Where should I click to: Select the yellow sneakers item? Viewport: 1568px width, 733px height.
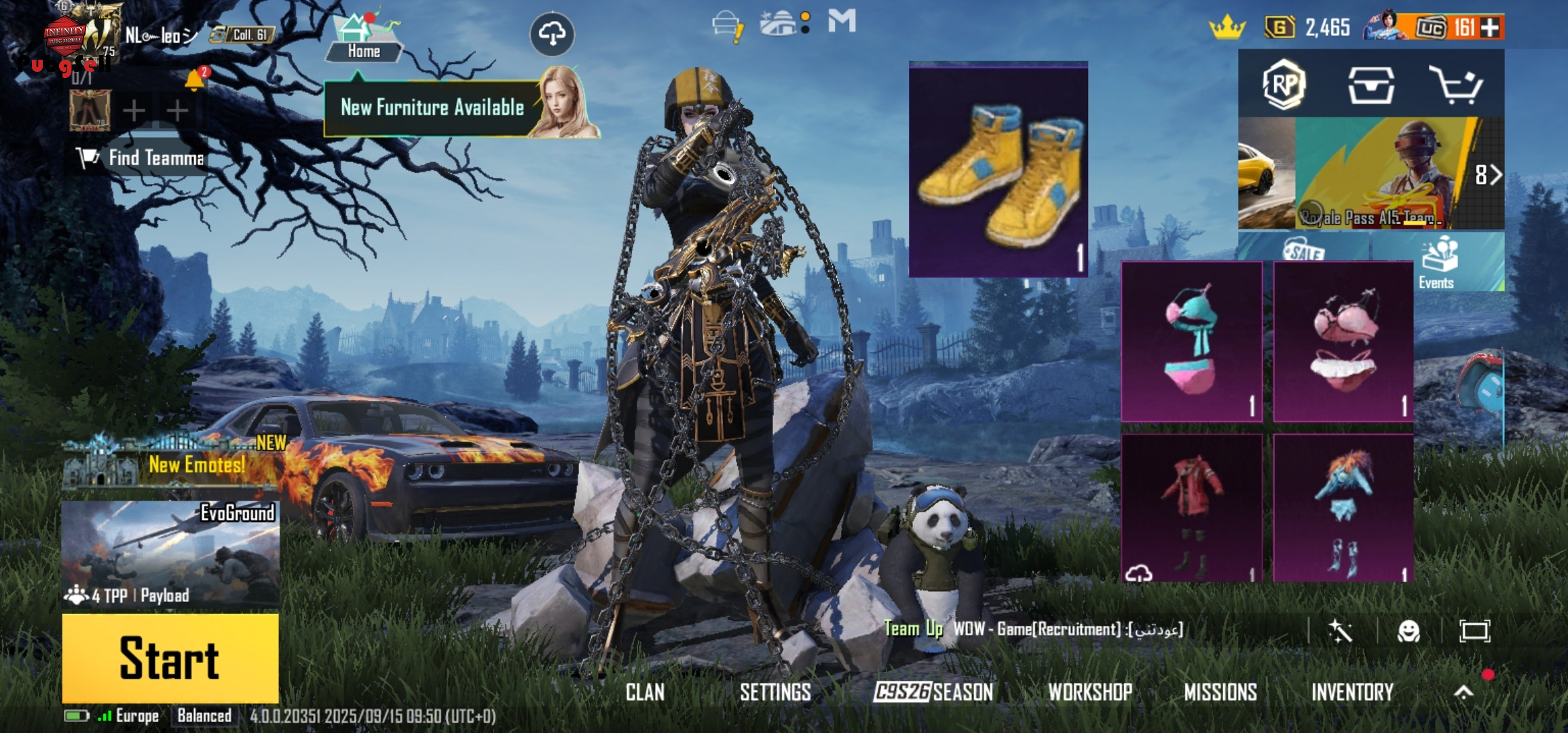click(x=998, y=170)
